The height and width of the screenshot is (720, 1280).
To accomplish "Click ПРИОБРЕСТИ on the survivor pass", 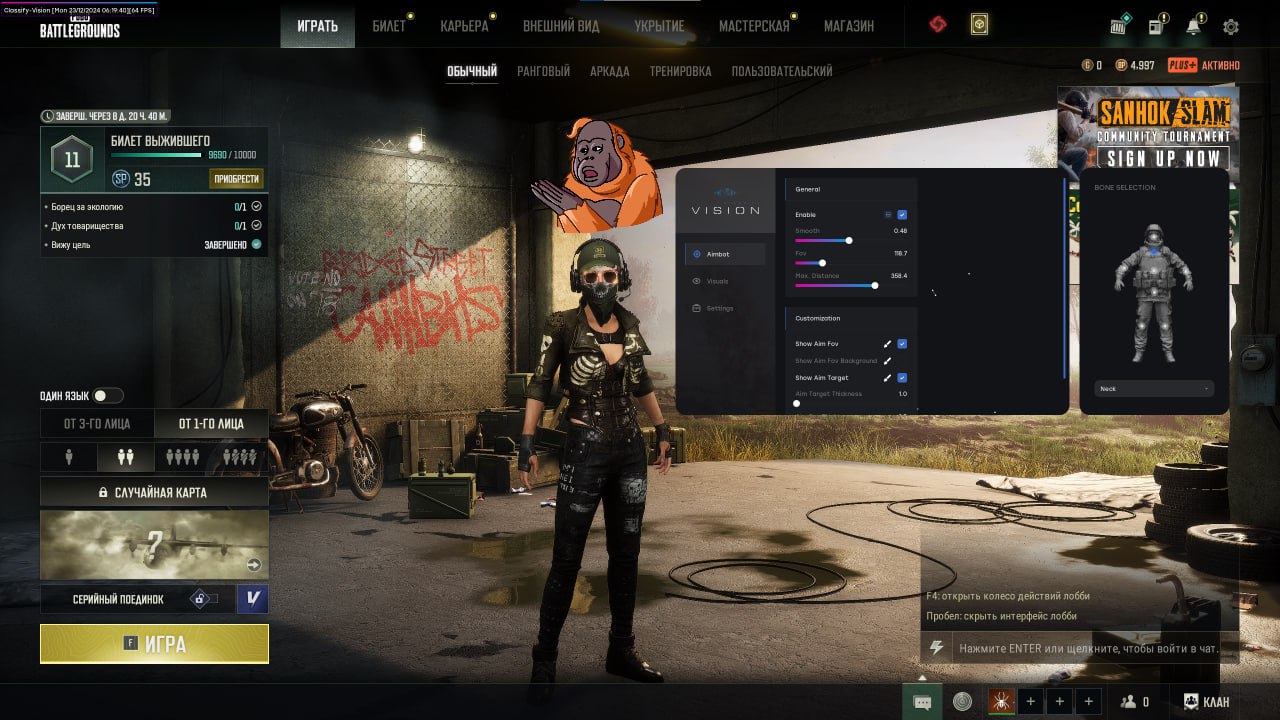I will click(x=237, y=179).
